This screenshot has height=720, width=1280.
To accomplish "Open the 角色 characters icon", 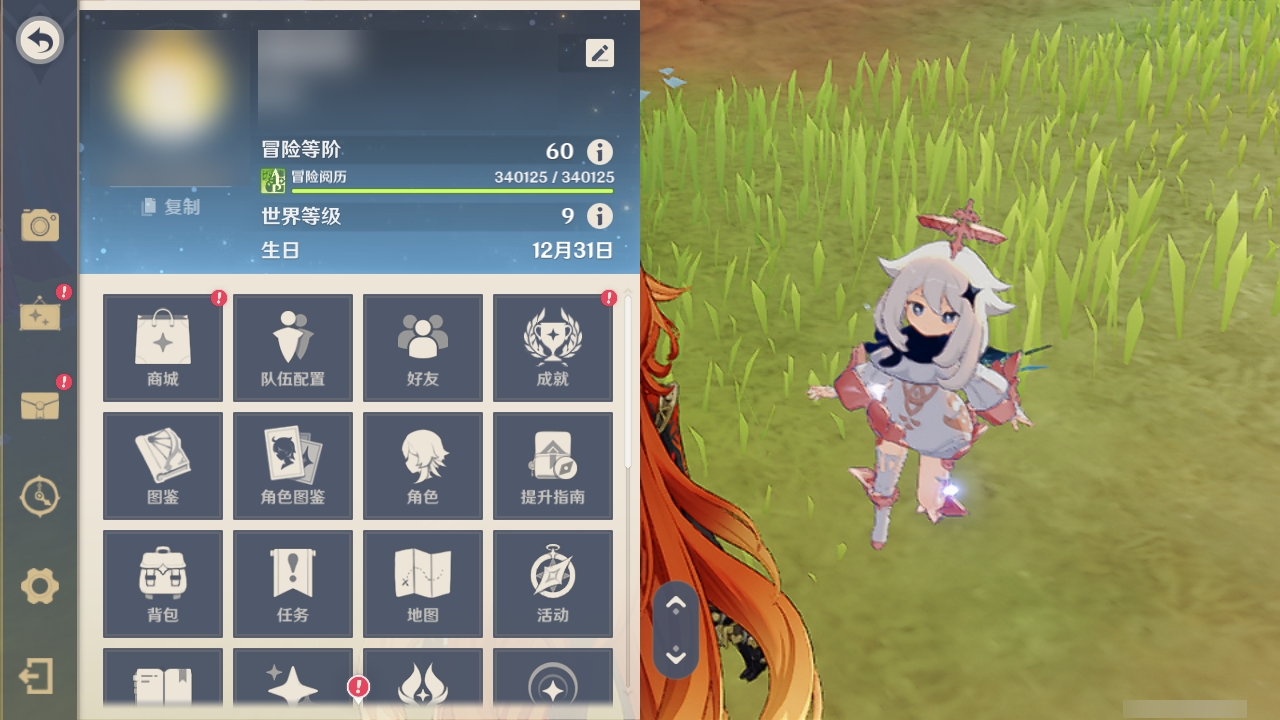I will (423, 465).
